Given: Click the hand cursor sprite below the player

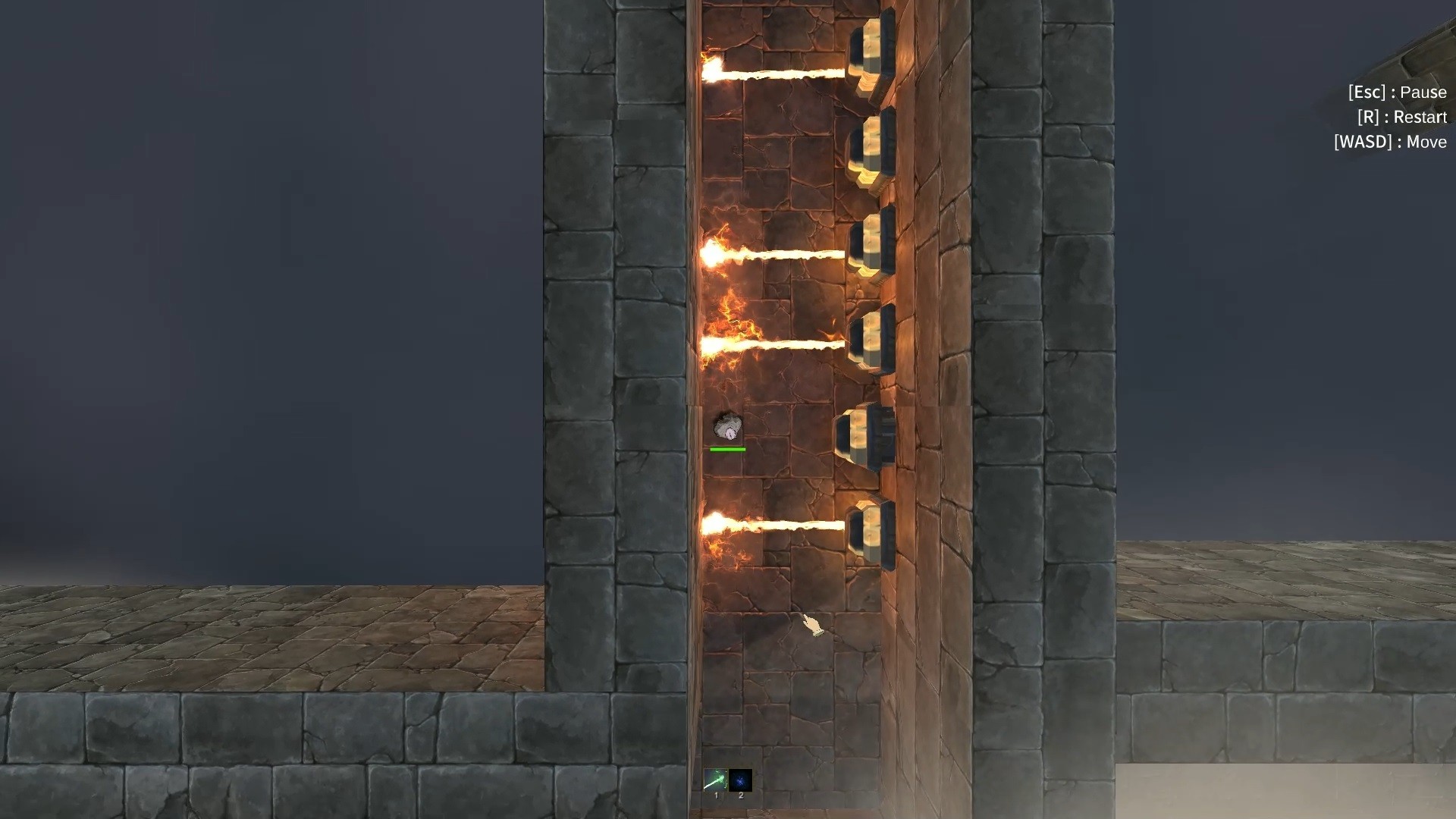Looking at the screenshot, I should (811, 623).
